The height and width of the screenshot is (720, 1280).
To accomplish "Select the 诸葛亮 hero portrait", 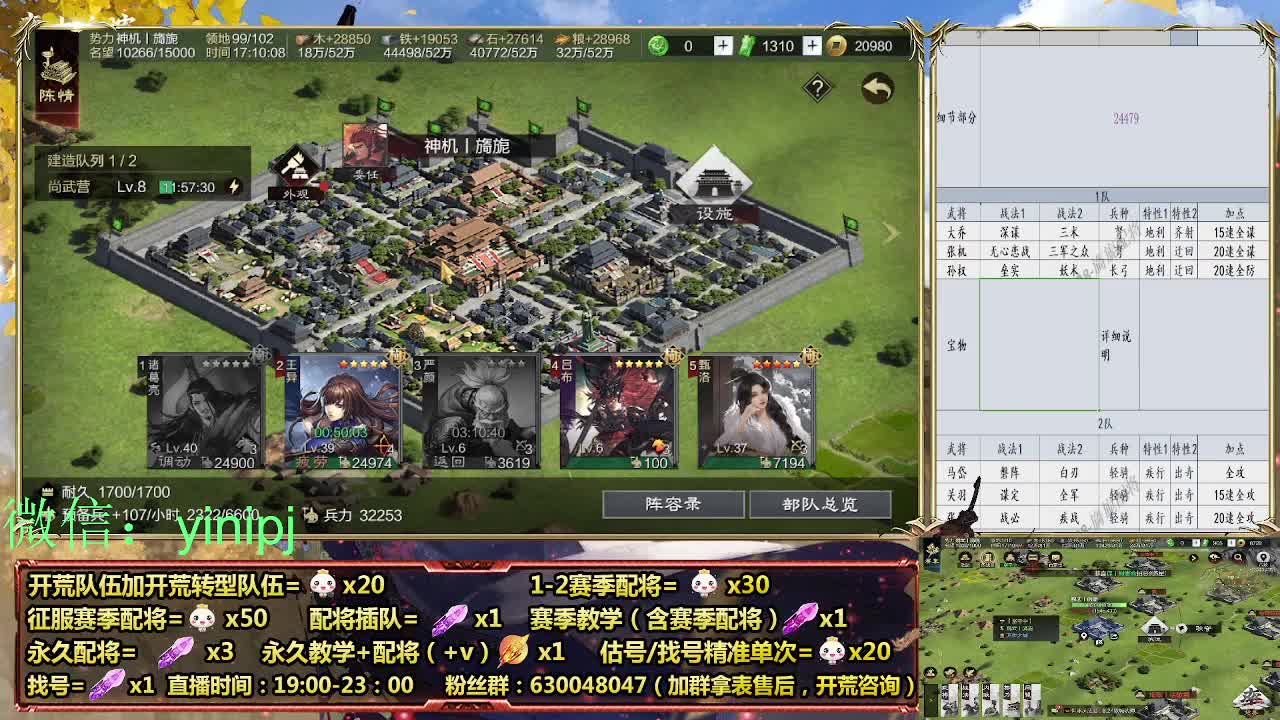I will 205,410.
